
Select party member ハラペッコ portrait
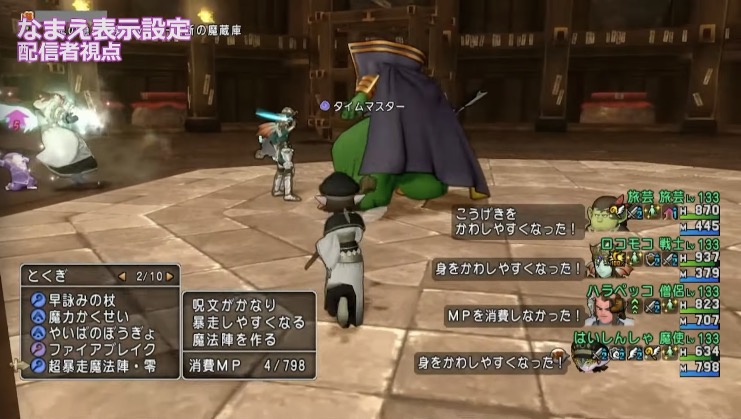pos(604,309)
